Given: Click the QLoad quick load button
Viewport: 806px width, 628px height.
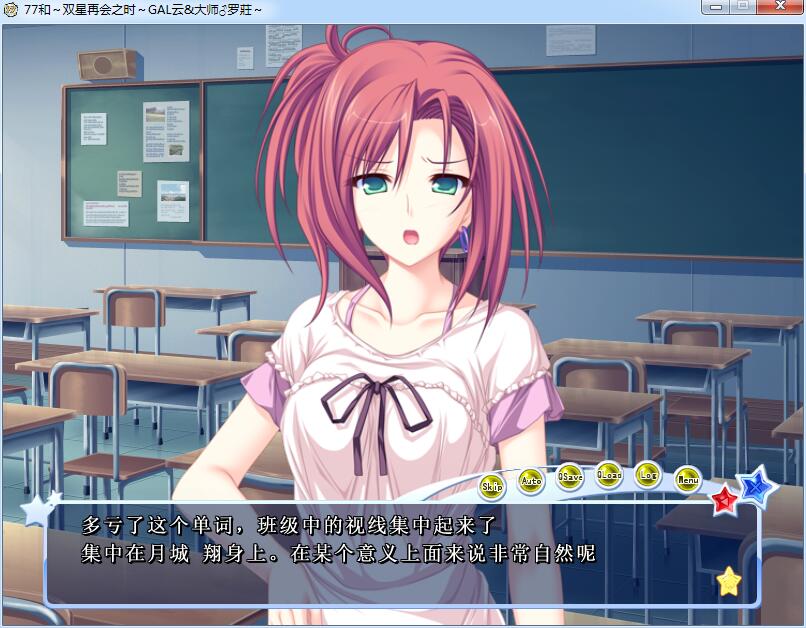Looking at the screenshot, I should point(609,474).
